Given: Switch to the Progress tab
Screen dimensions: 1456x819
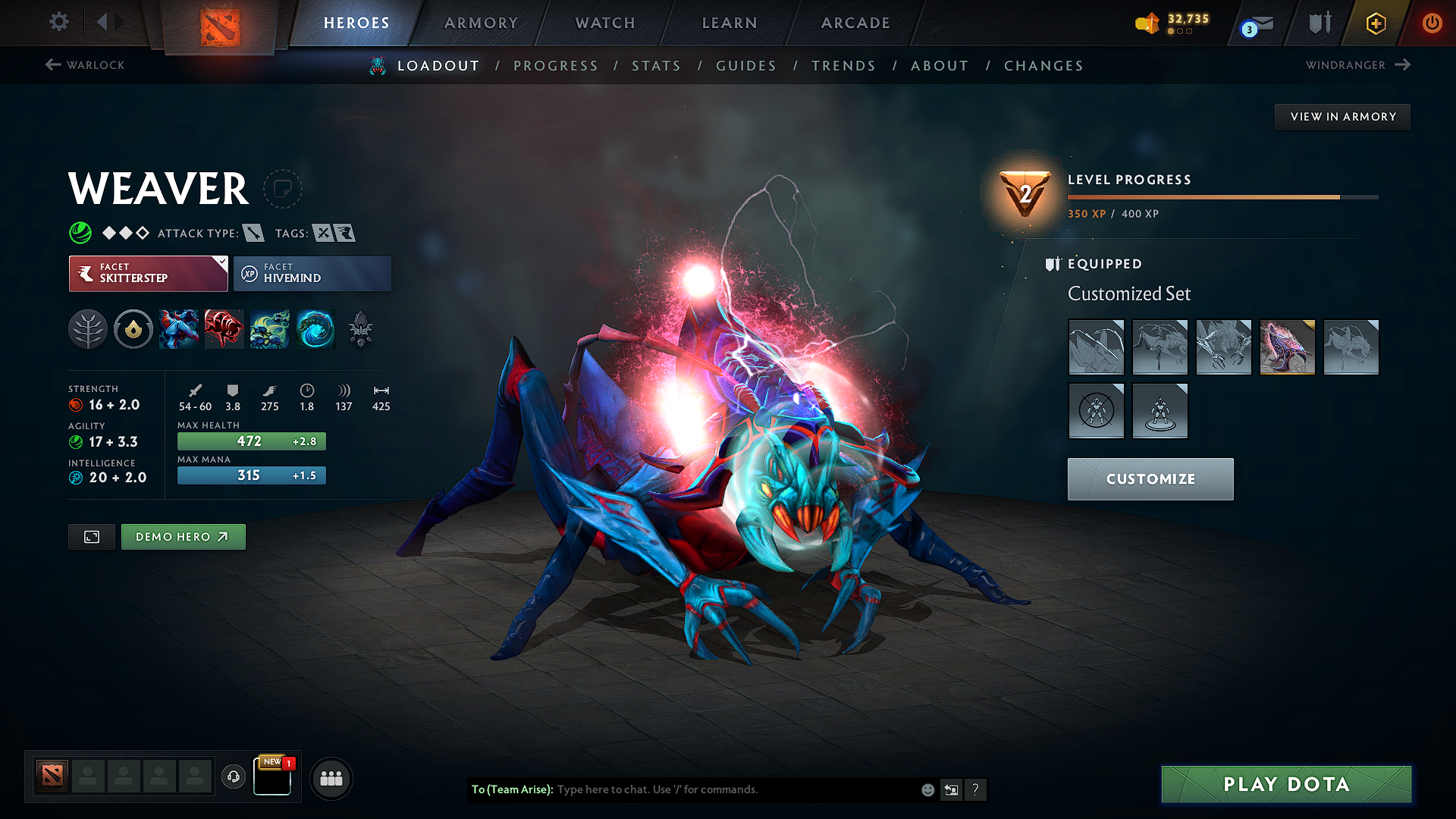Looking at the screenshot, I should point(556,66).
